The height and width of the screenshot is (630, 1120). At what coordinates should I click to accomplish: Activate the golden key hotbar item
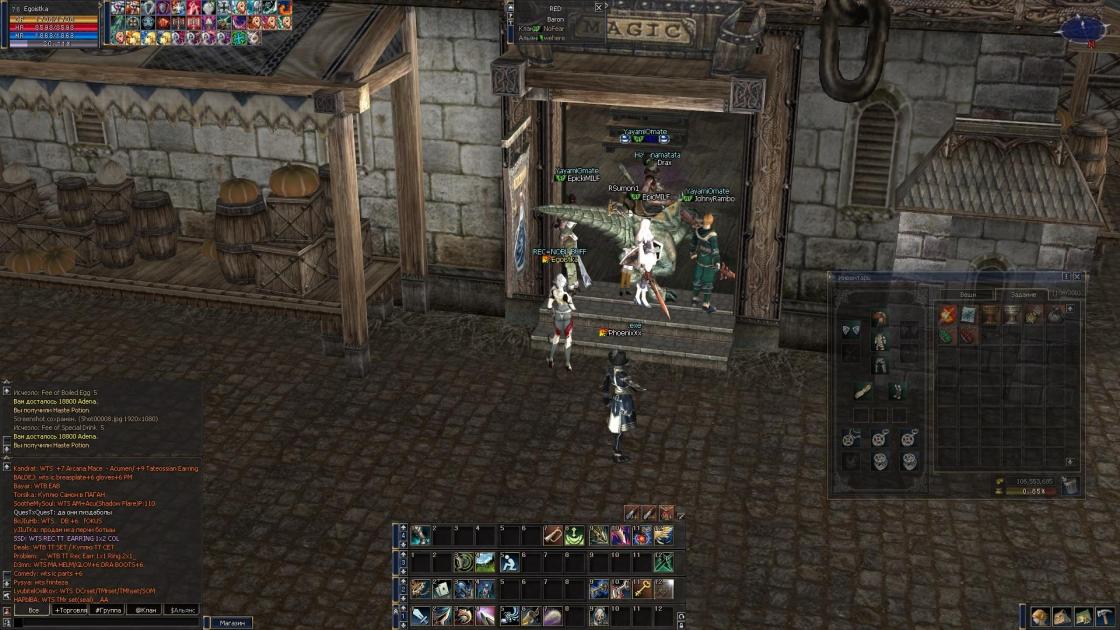(x=641, y=589)
